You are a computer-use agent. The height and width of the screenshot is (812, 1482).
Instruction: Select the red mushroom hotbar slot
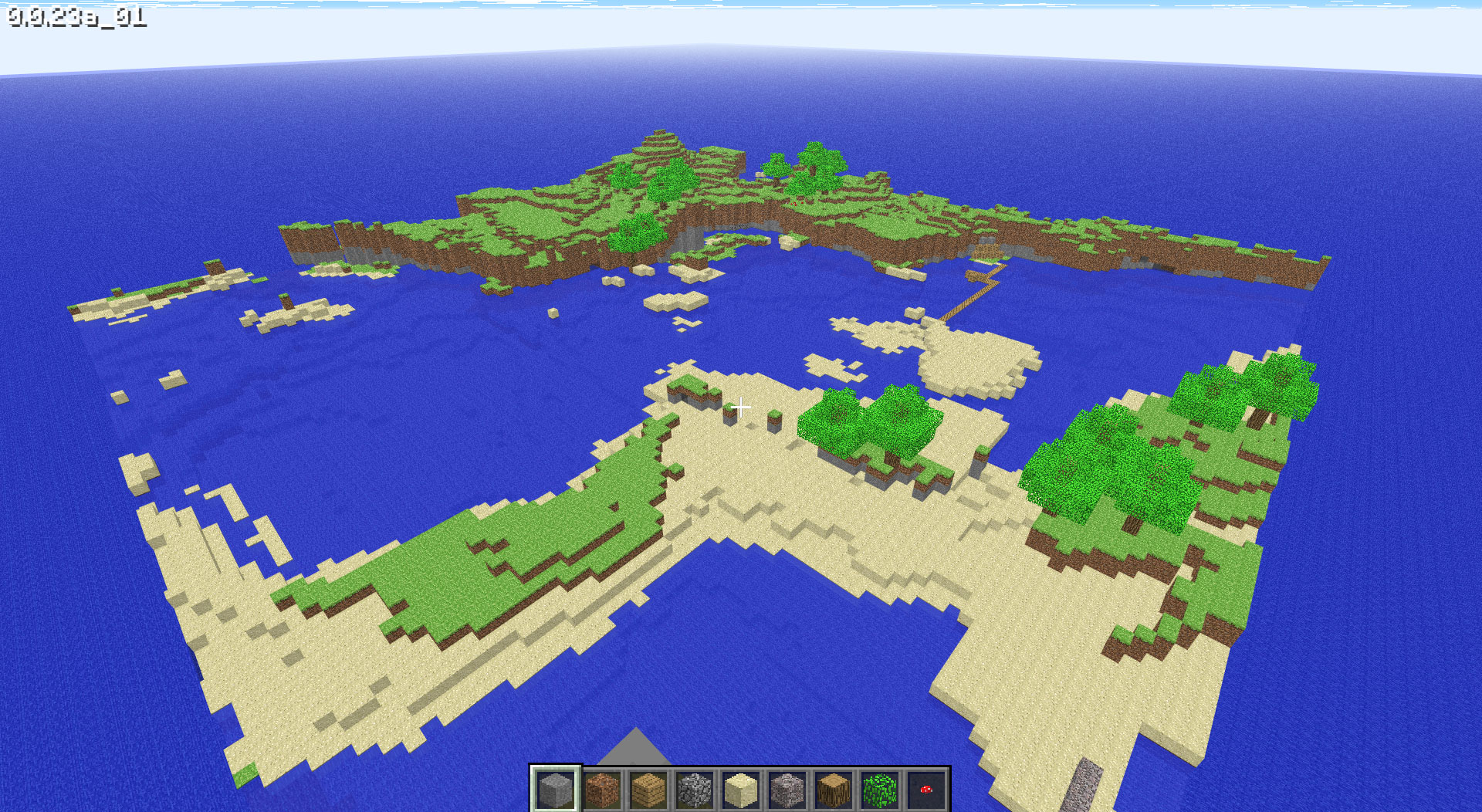(x=926, y=790)
